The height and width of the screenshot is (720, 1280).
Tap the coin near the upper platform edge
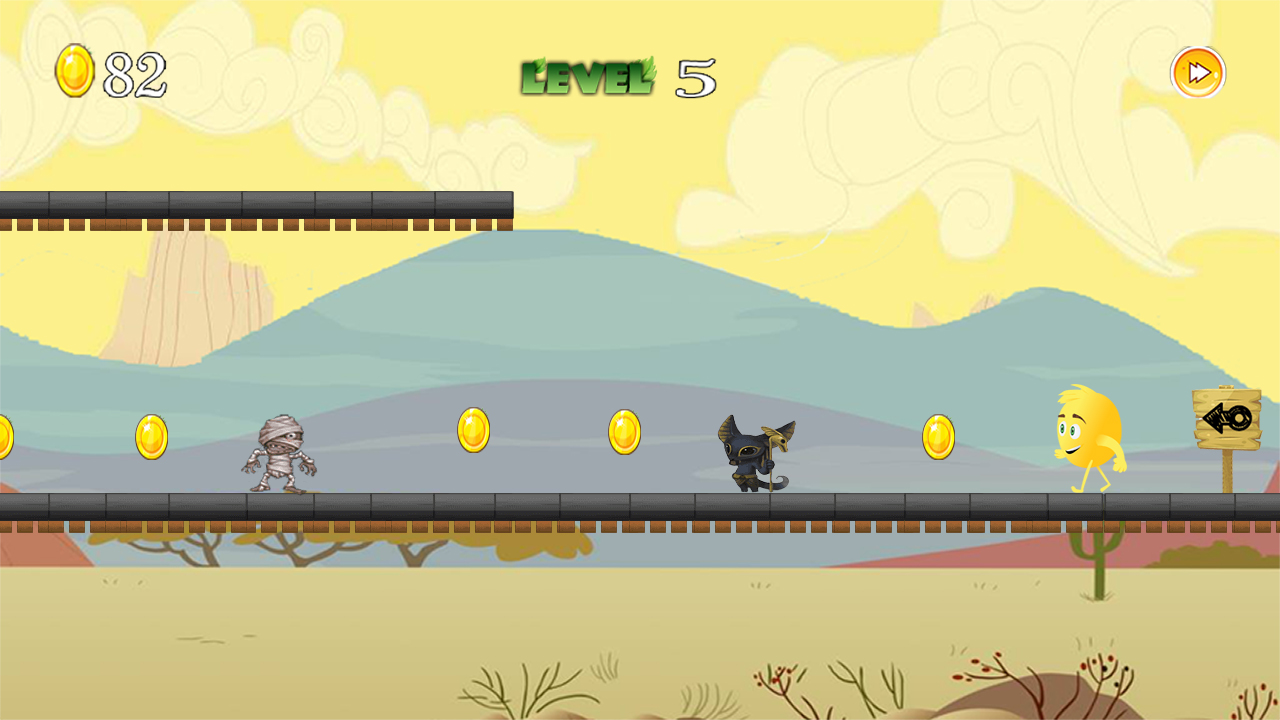pyautogui.click(x=475, y=430)
